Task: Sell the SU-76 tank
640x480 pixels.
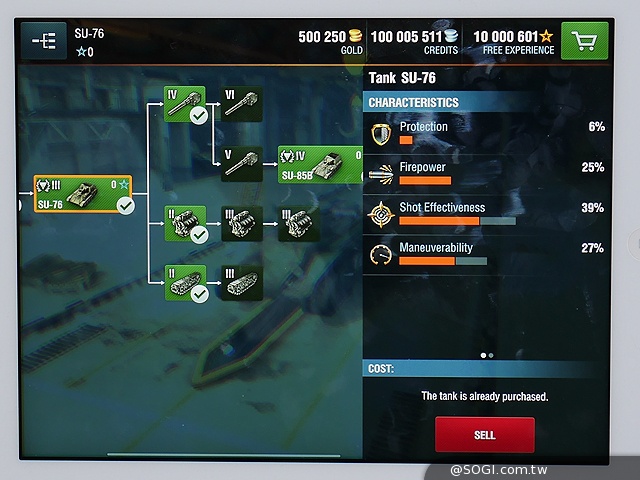Action: [484, 435]
